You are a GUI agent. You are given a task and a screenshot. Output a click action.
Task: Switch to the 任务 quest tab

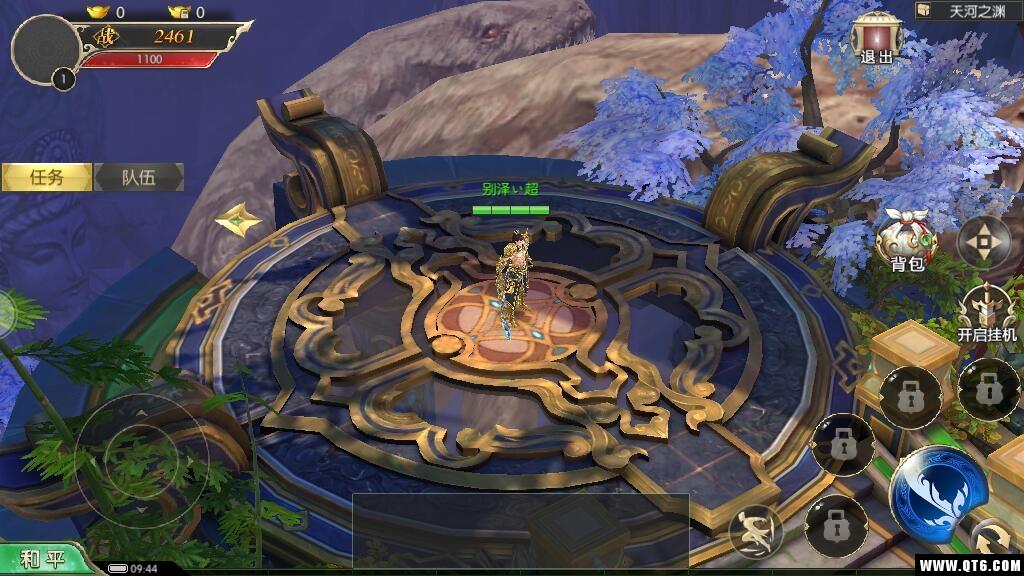click(46, 177)
